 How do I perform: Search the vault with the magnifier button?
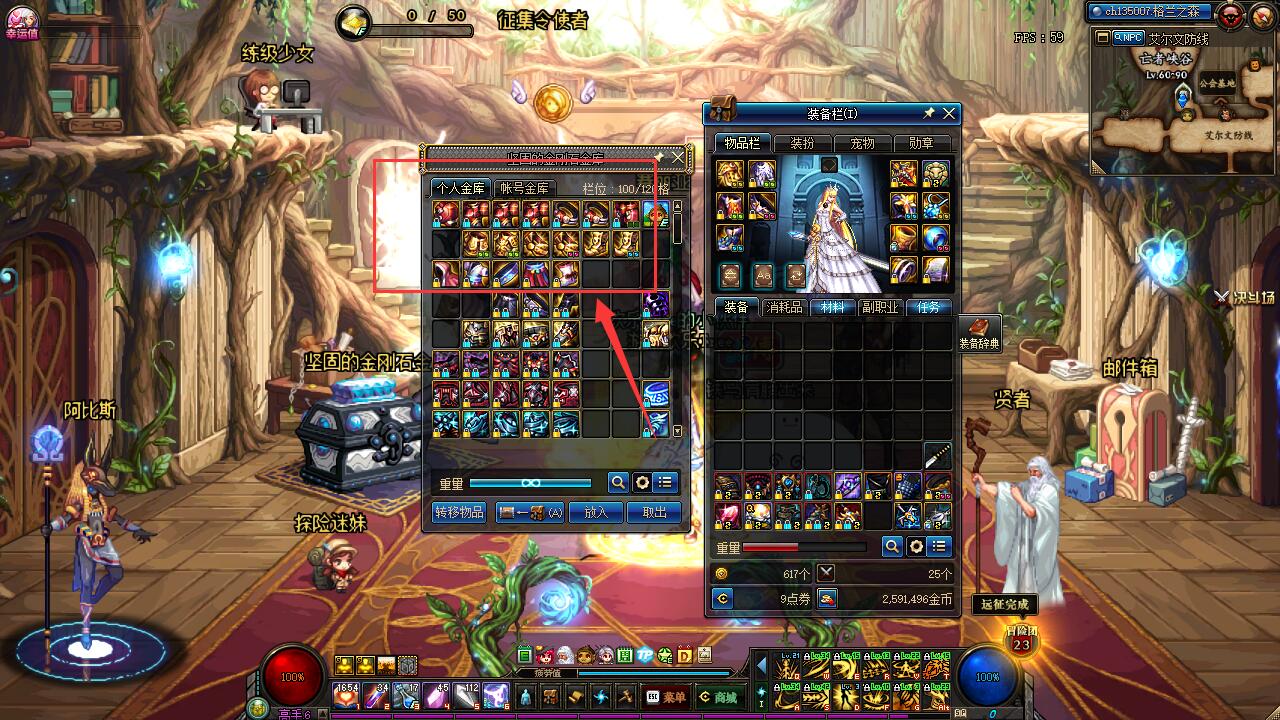point(618,483)
